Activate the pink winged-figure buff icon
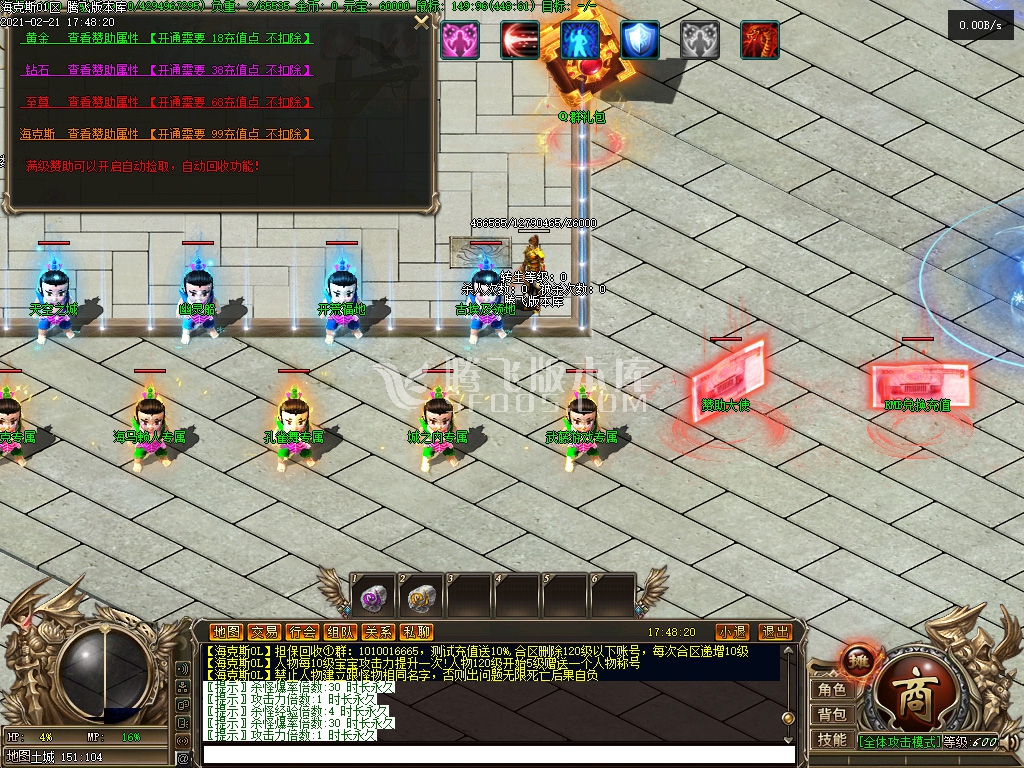1024x768 pixels. (460, 40)
